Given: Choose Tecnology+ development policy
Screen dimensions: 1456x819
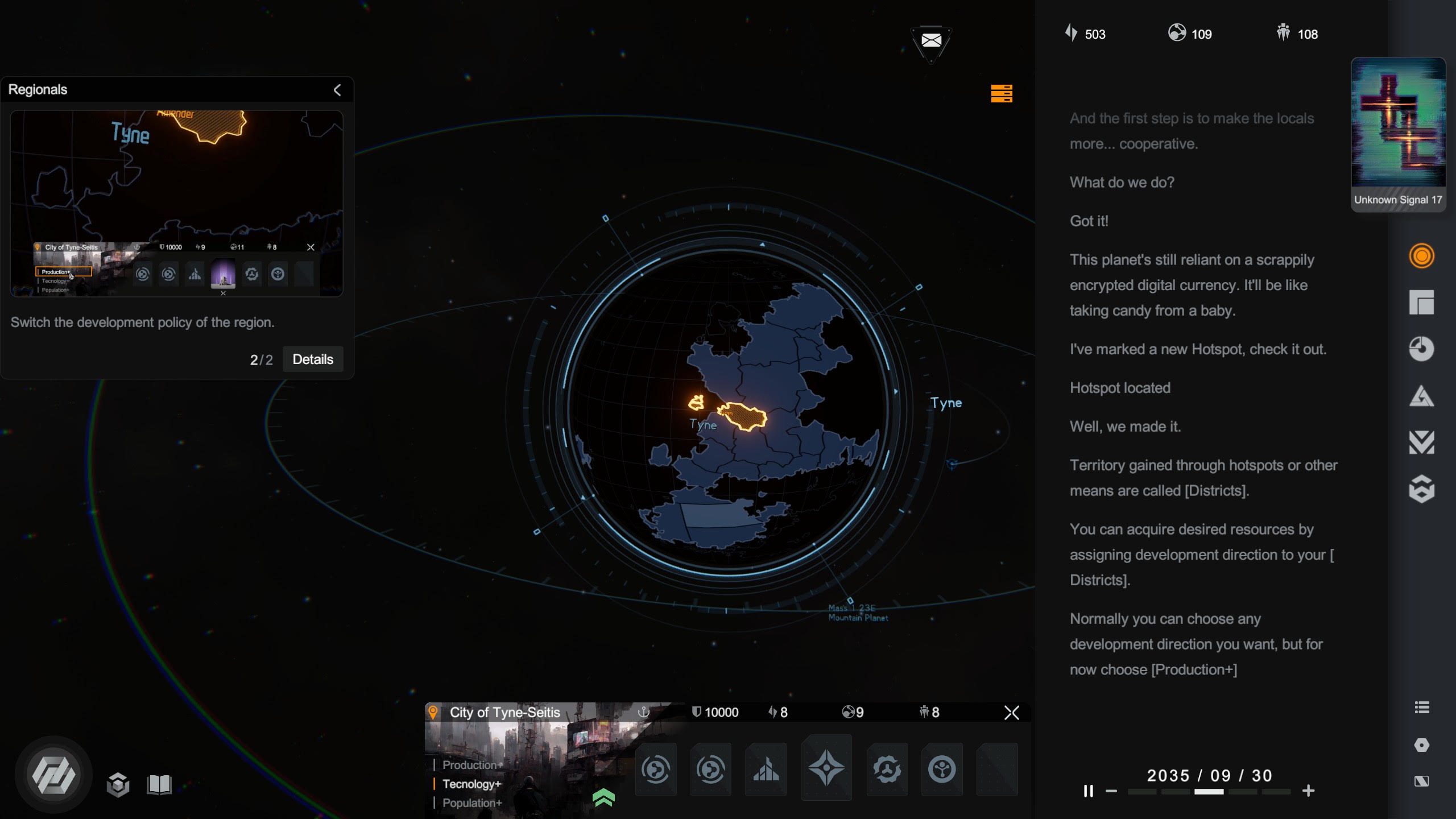Looking at the screenshot, I should pyautogui.click(x=471, y=784).
